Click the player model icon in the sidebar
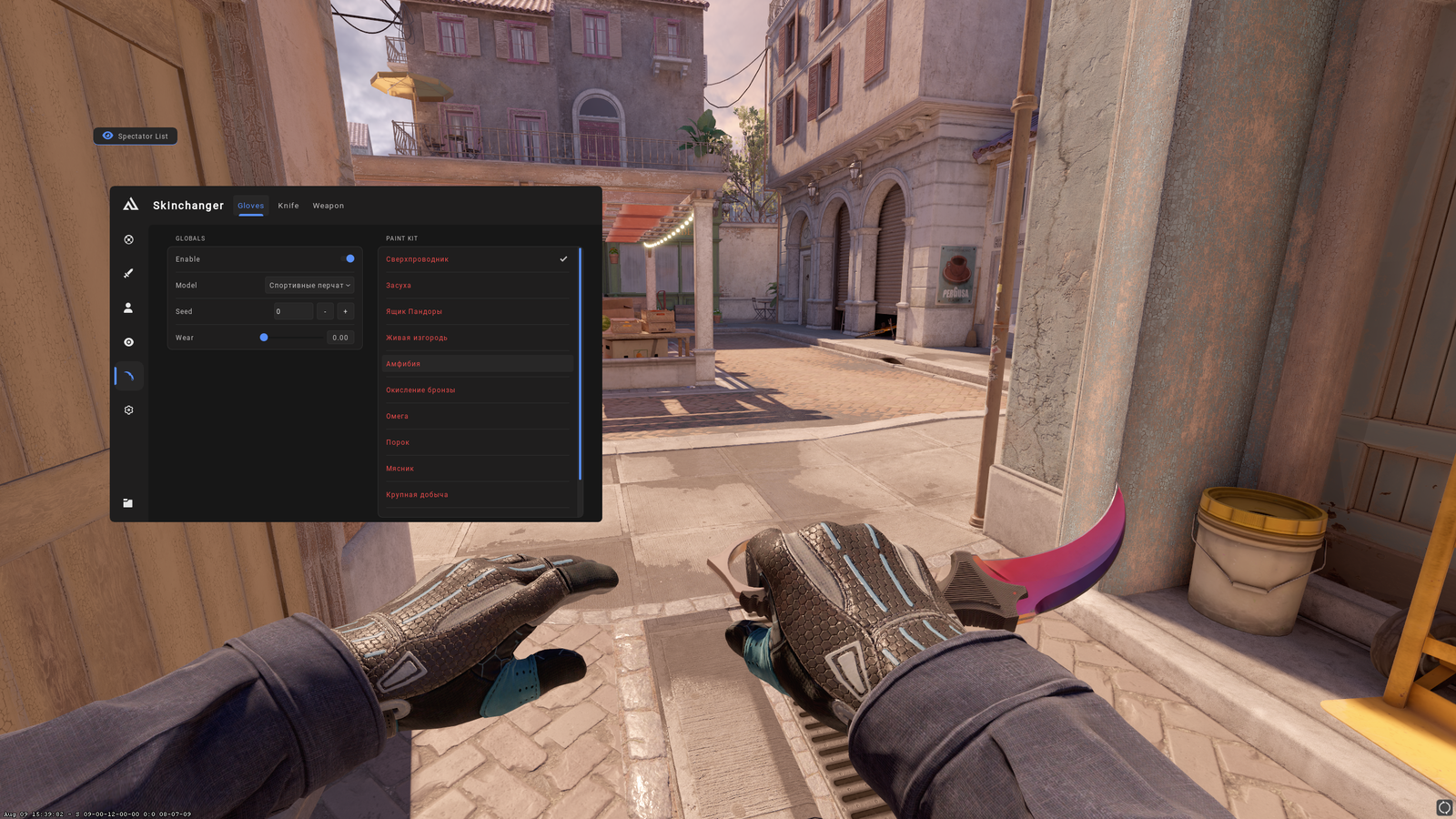Viewport: 1456px width, 819px height. [128, 308]
